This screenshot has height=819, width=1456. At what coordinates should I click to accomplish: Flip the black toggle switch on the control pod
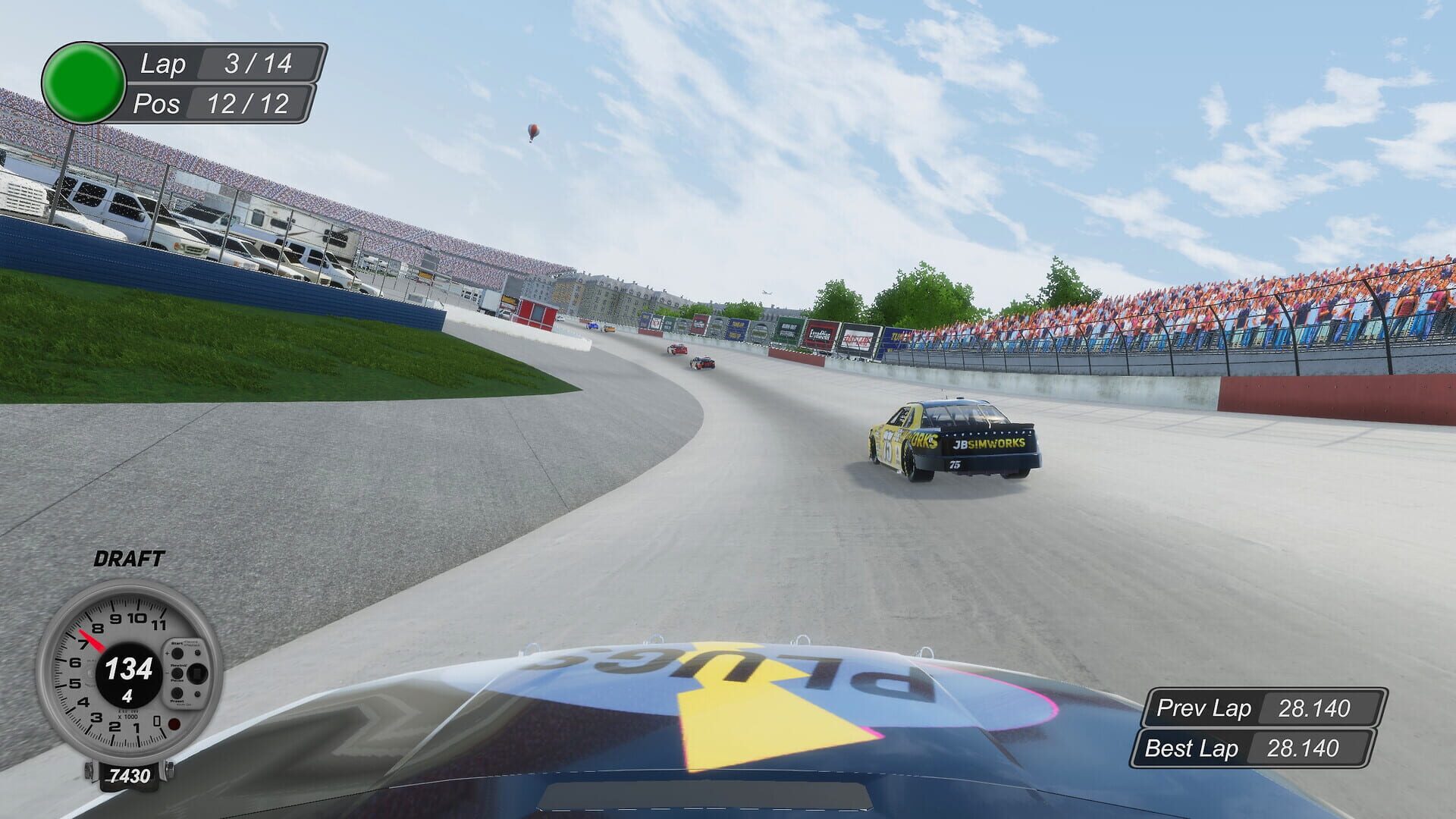198,673
